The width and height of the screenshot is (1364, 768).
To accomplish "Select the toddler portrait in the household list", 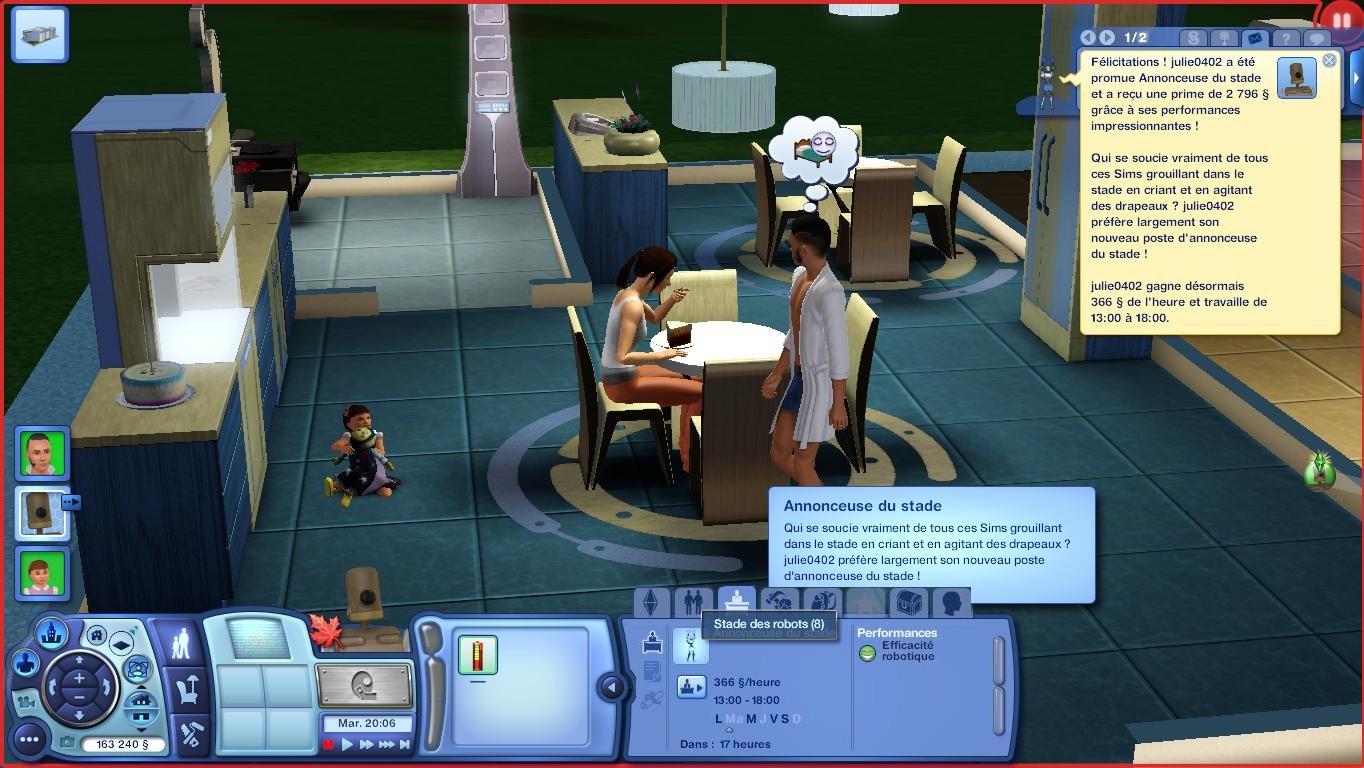I will click(42, 574).
